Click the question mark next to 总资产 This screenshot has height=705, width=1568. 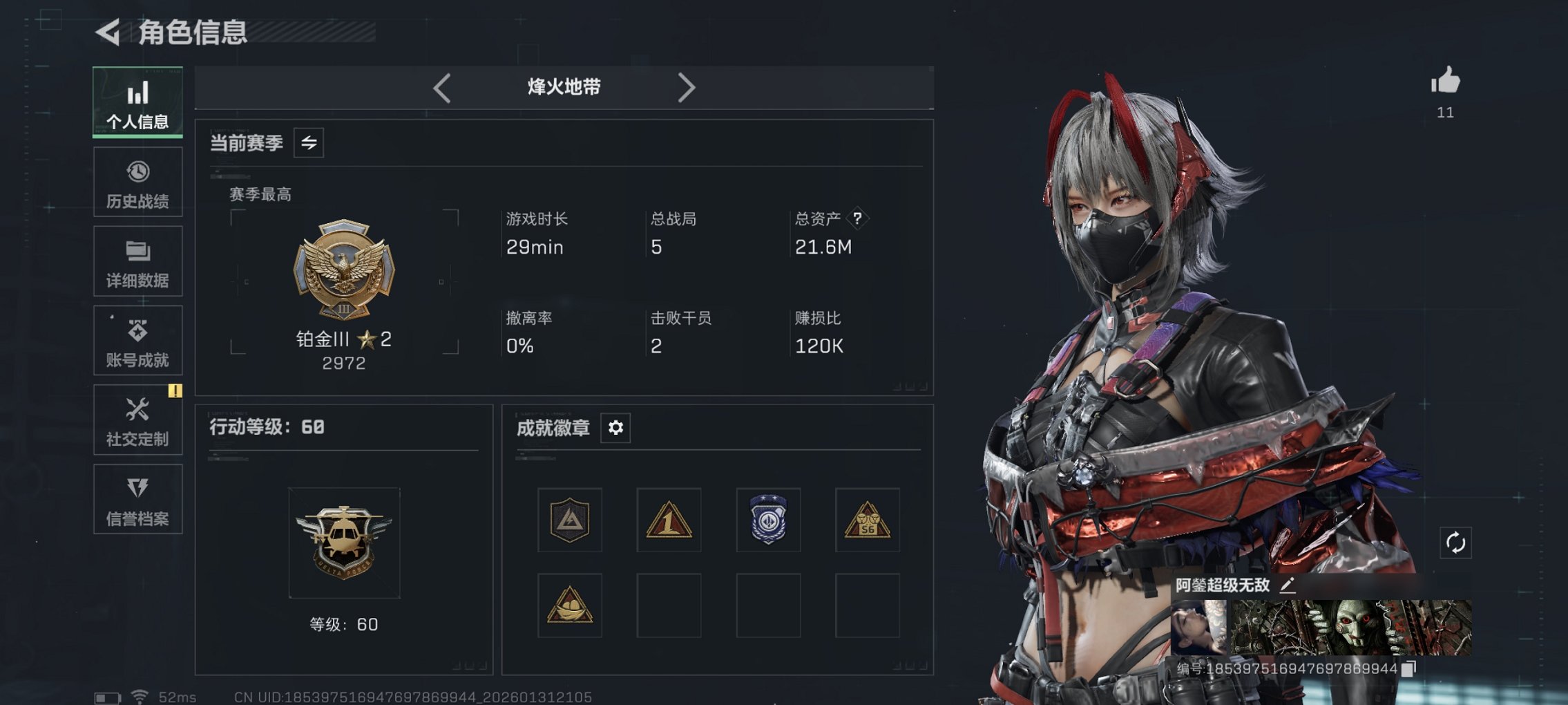pyautogui.click(x=857, y=219)
